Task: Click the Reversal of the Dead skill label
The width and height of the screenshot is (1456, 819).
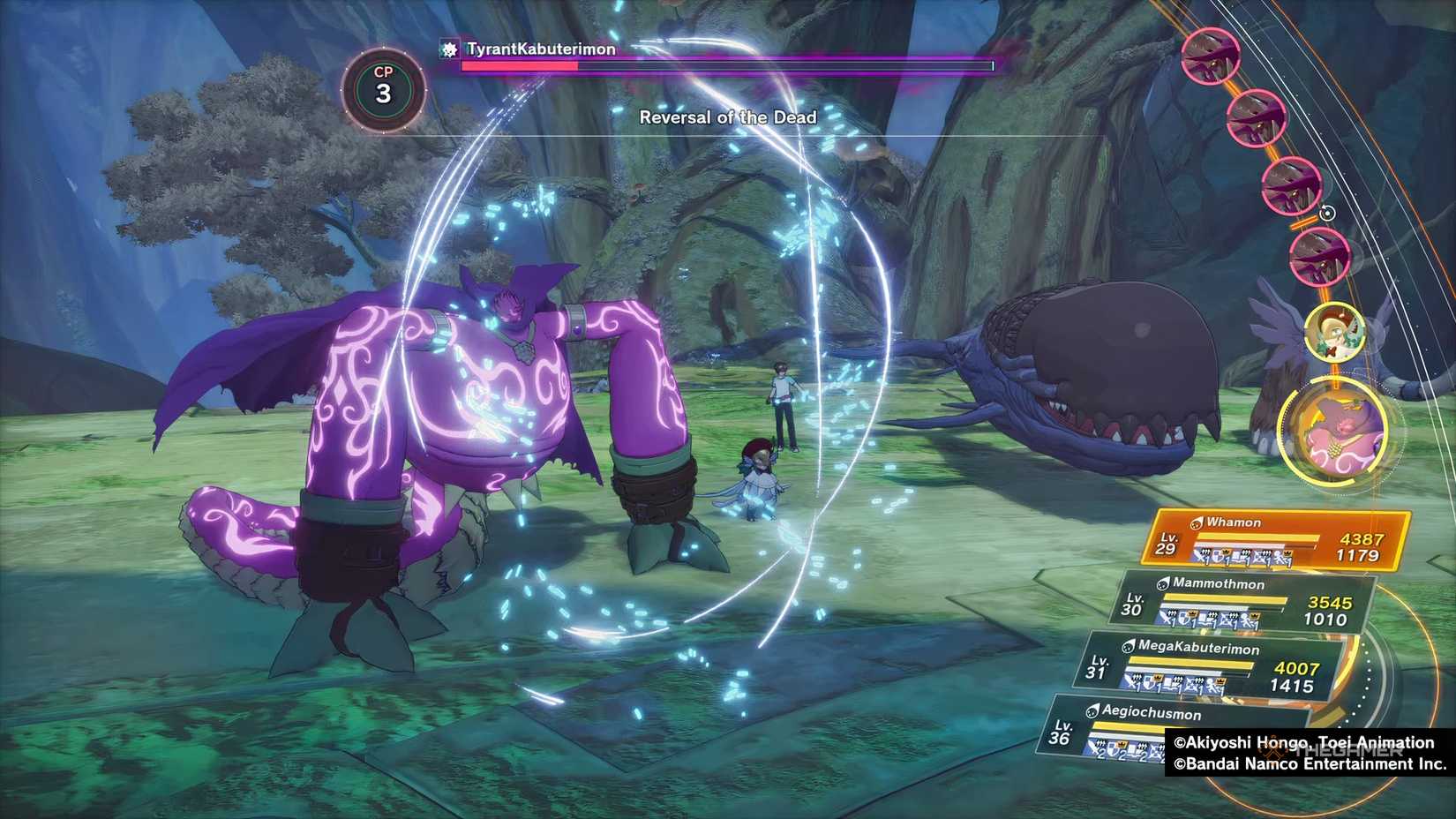Action: tap(728, 117)
